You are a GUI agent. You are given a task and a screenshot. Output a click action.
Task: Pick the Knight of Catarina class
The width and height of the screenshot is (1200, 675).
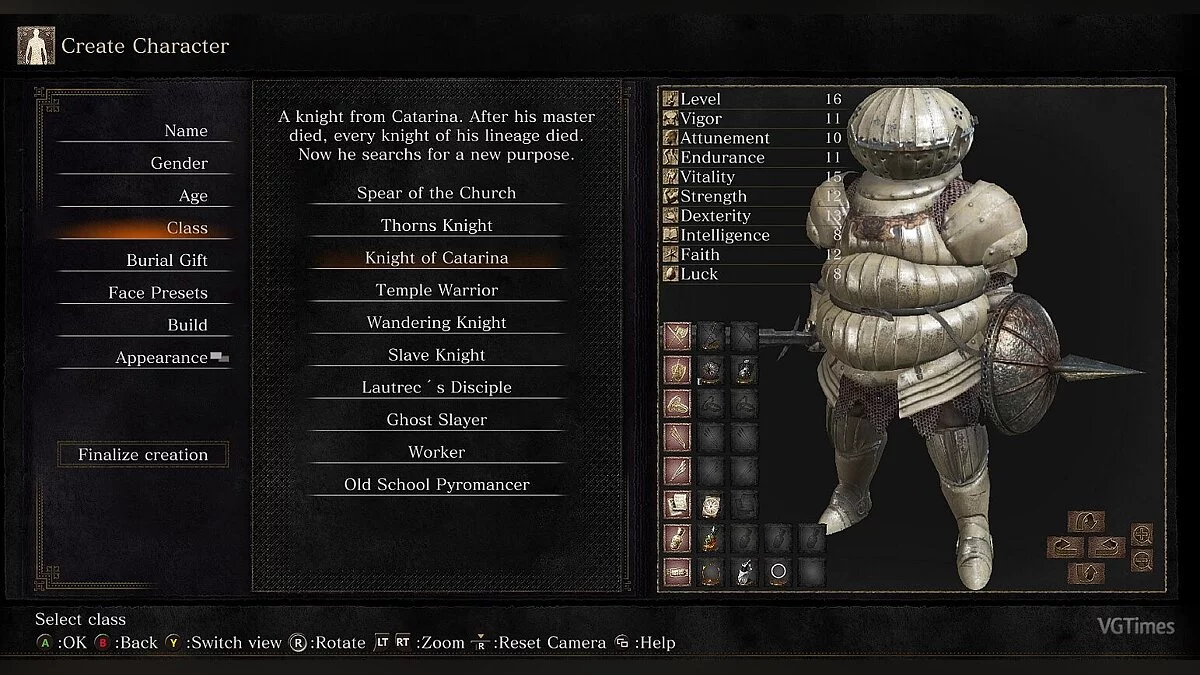[436, 258]
